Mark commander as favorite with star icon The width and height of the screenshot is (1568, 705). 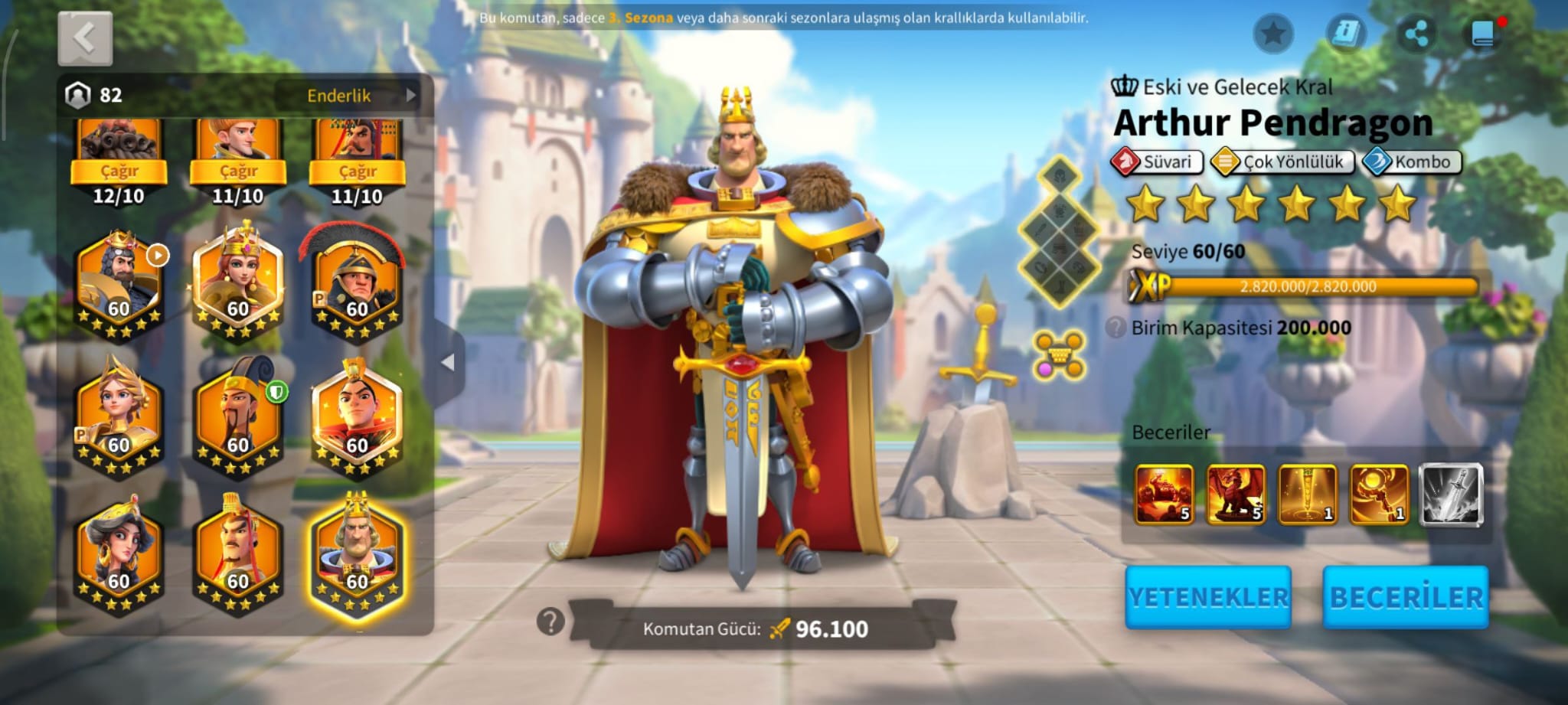point(1273,34)
